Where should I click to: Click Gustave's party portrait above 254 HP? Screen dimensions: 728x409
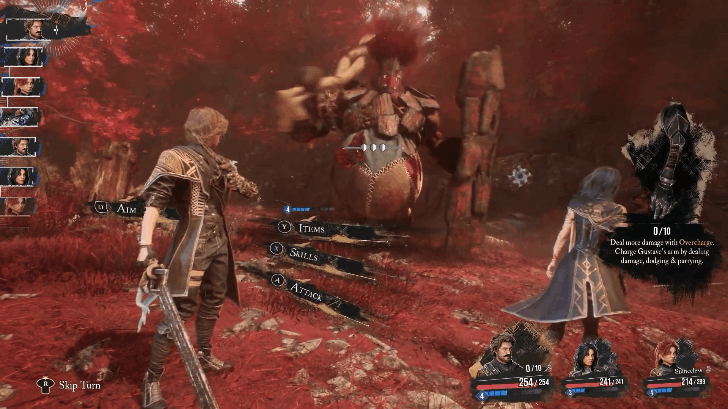509,351
